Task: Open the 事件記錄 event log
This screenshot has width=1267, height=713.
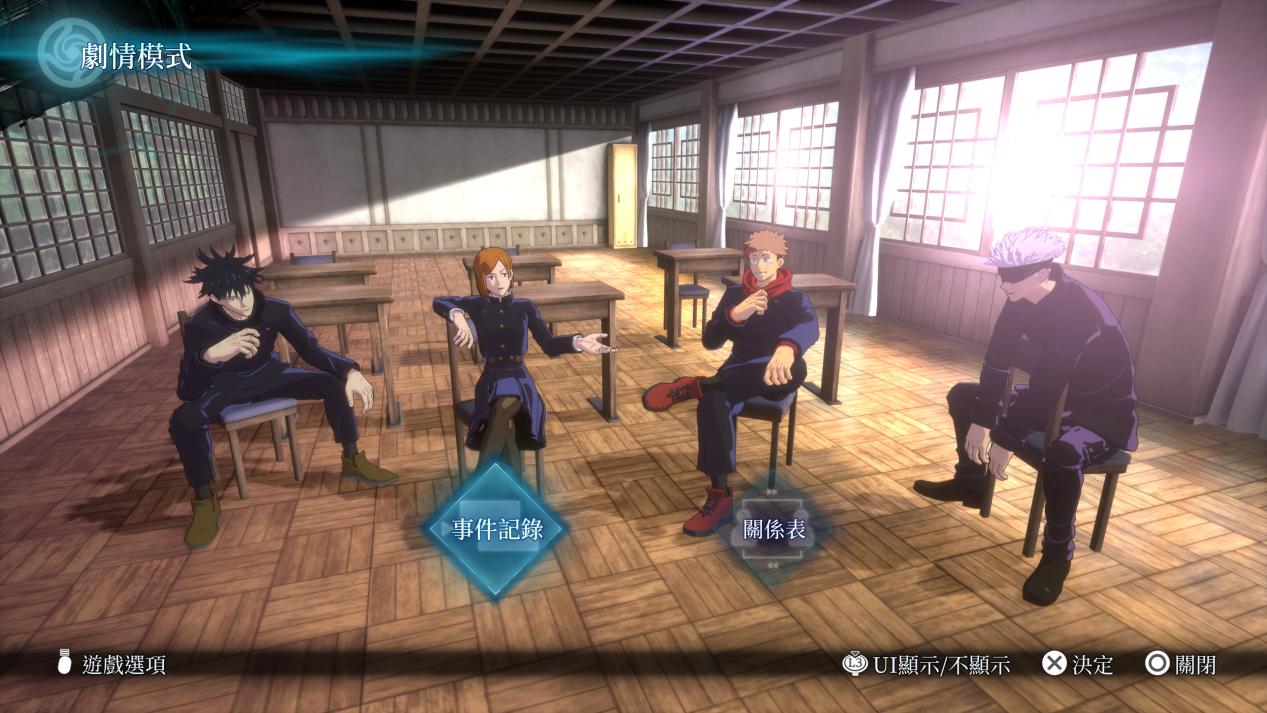Action: (x=497, y=529)
